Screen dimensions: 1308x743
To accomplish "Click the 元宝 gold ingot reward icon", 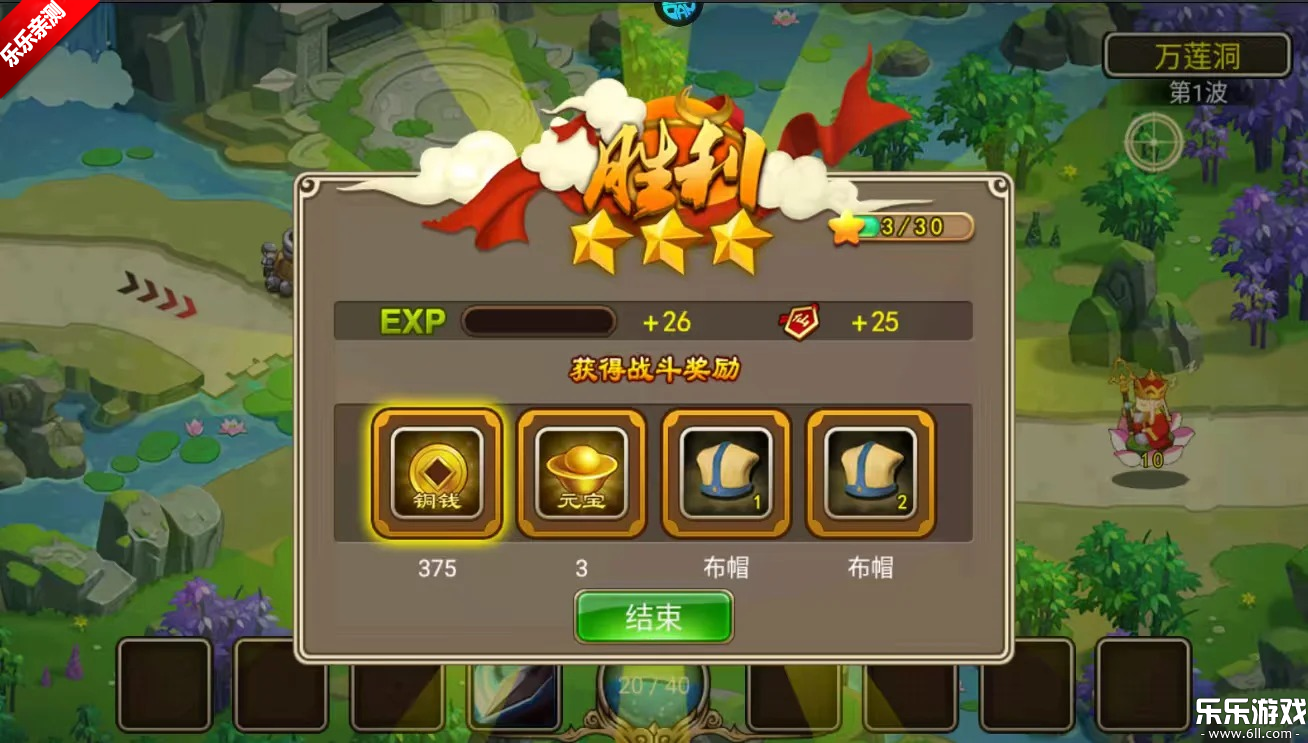I will click(582, 473).
